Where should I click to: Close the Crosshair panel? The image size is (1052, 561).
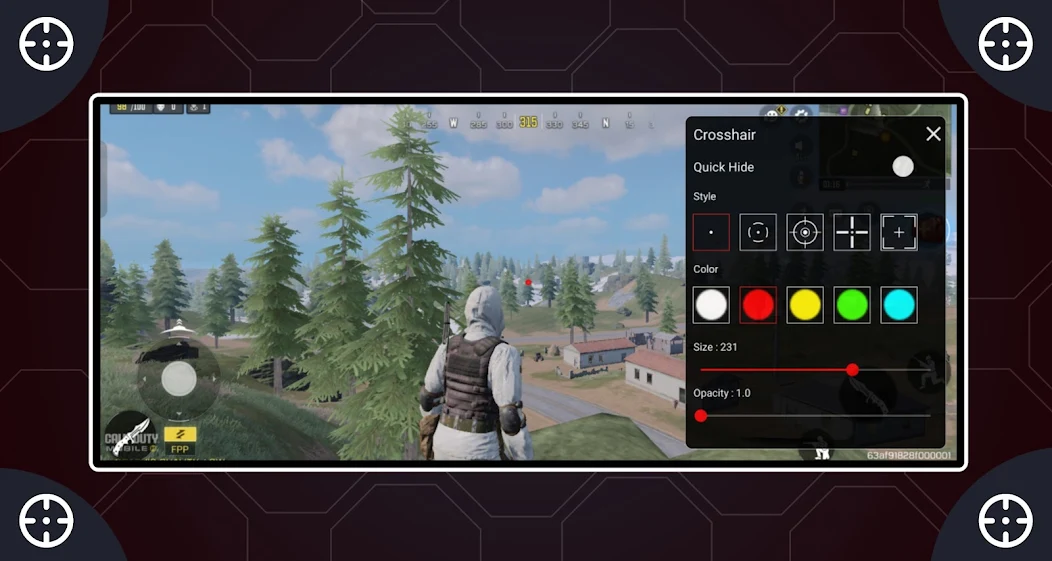[x=933, y=134]
